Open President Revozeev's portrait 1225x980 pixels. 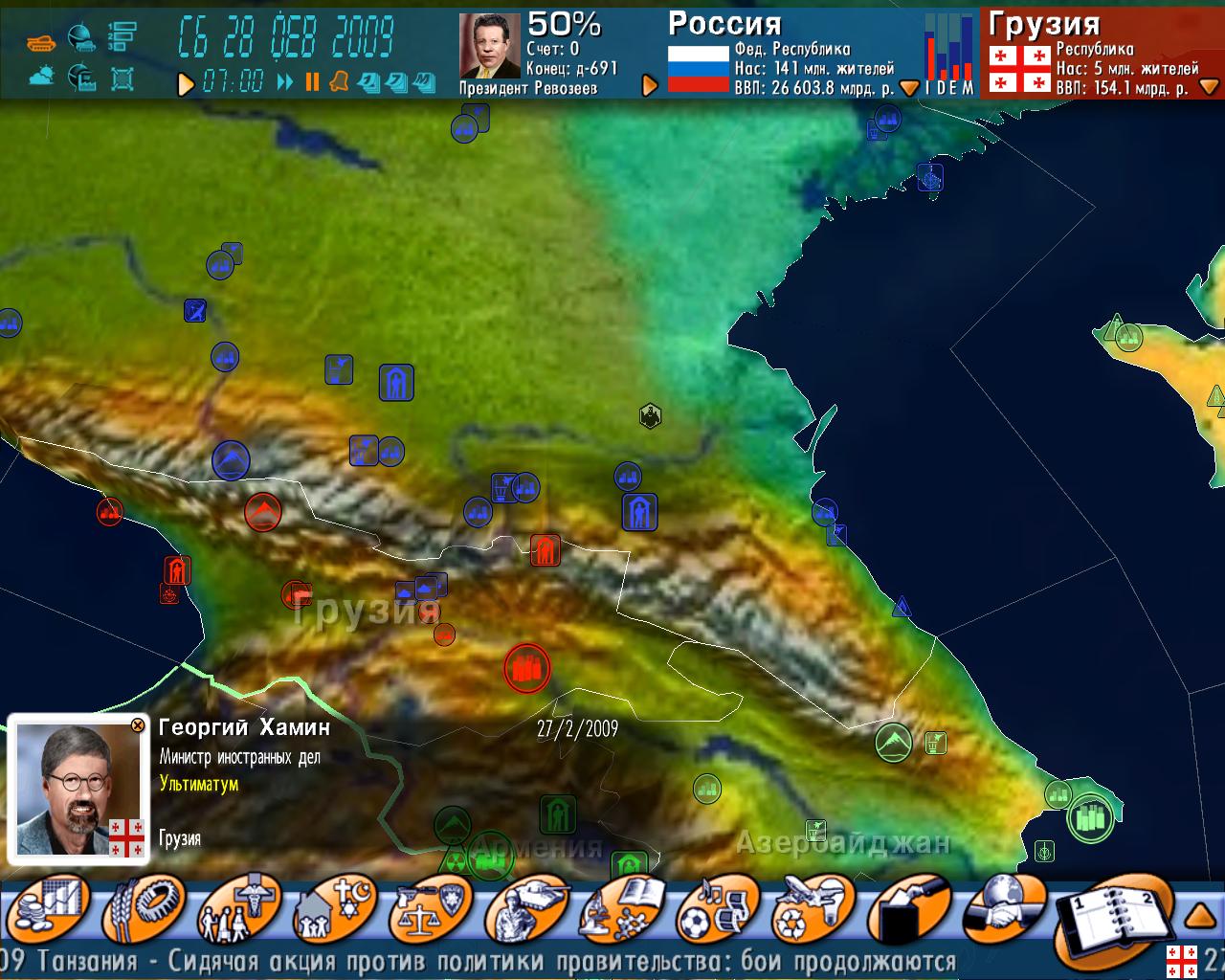coord(489,45)
